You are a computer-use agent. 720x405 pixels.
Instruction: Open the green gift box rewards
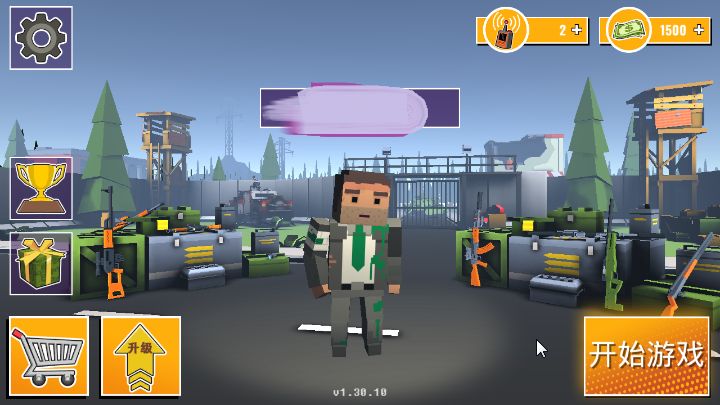[x=41, y=264]
